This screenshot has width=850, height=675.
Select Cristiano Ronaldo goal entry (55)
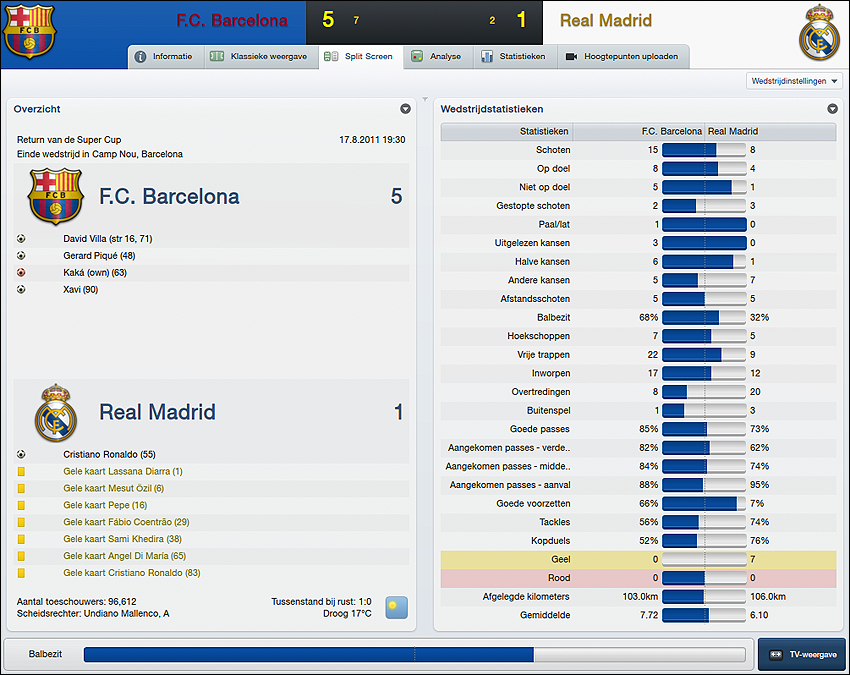[109, 454]
